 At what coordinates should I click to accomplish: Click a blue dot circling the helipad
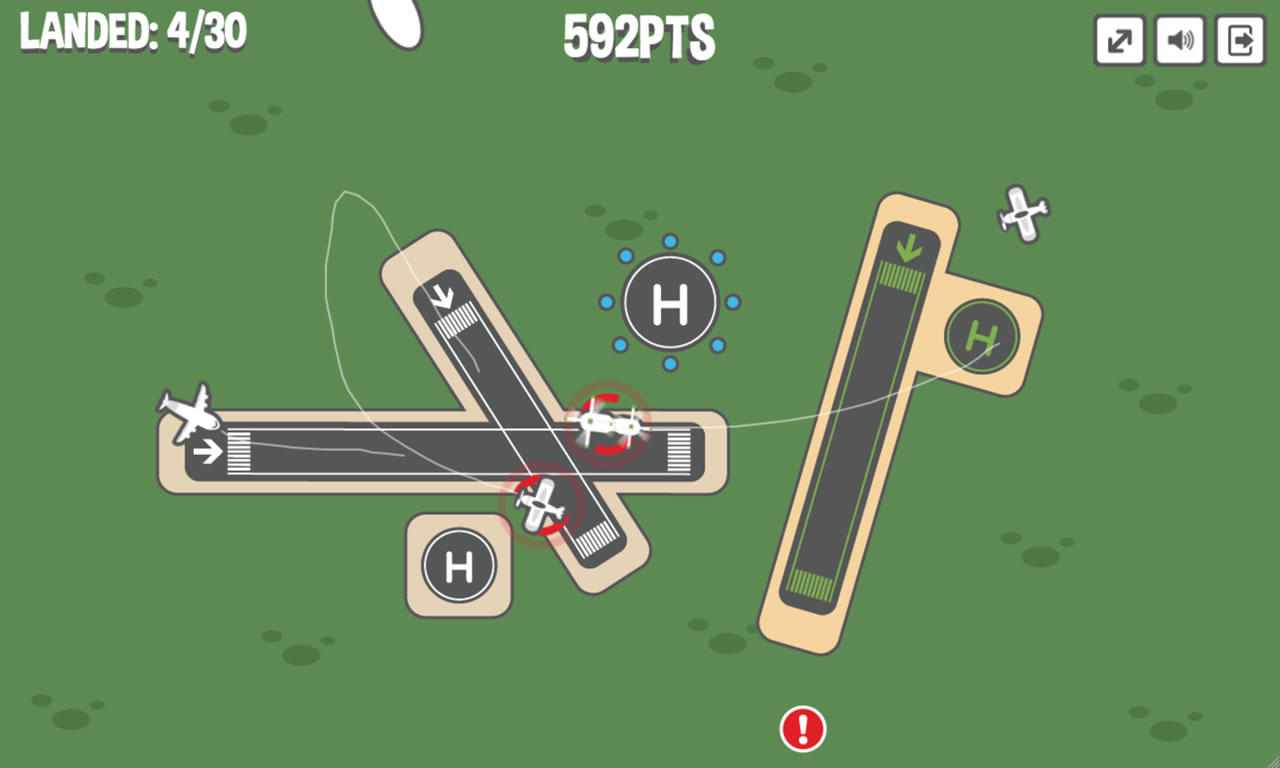pyautogui.click(x=668, y=243)
